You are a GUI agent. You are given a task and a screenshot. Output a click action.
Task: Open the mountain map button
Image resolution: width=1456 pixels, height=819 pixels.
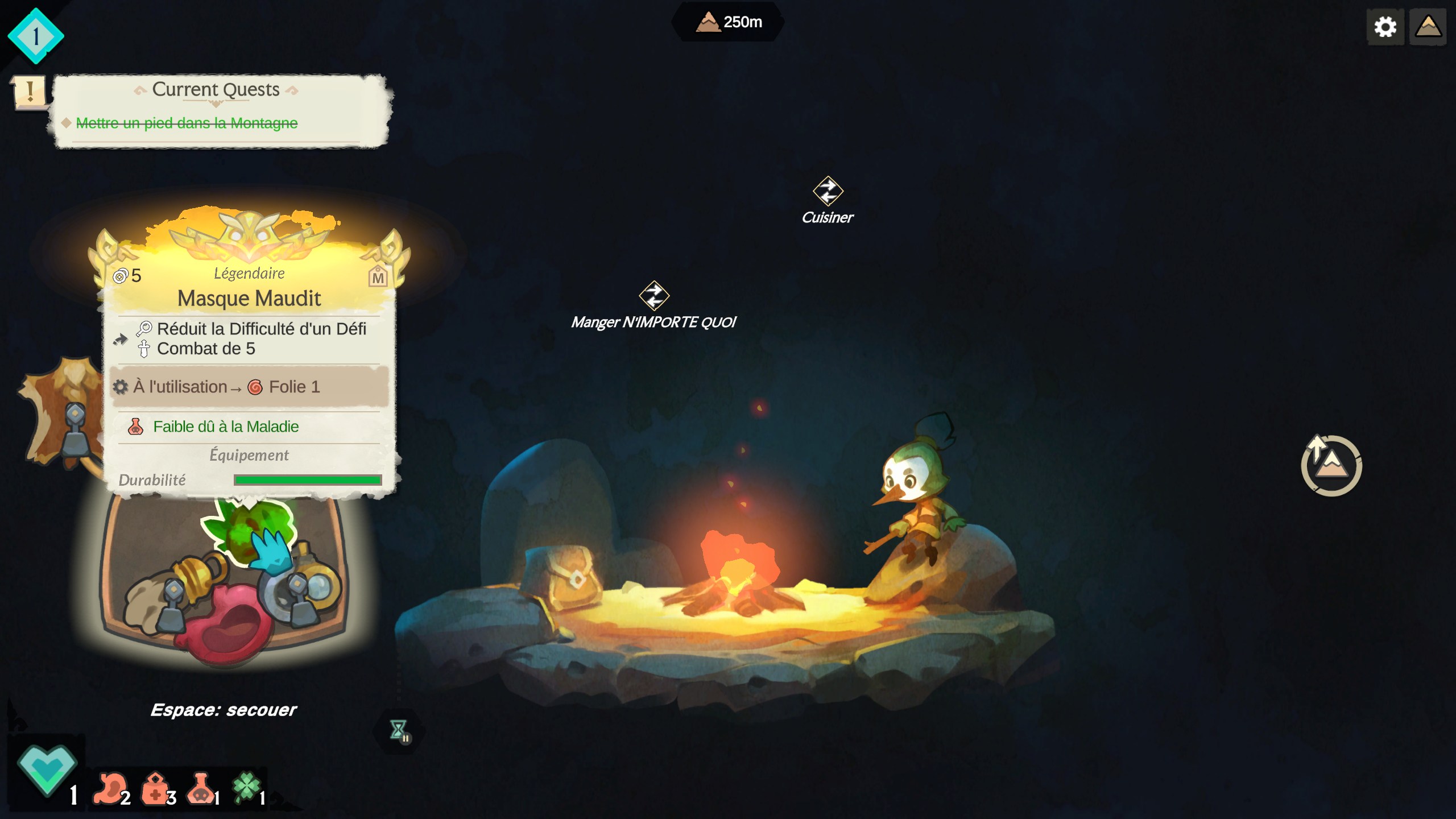(1428, 27)
